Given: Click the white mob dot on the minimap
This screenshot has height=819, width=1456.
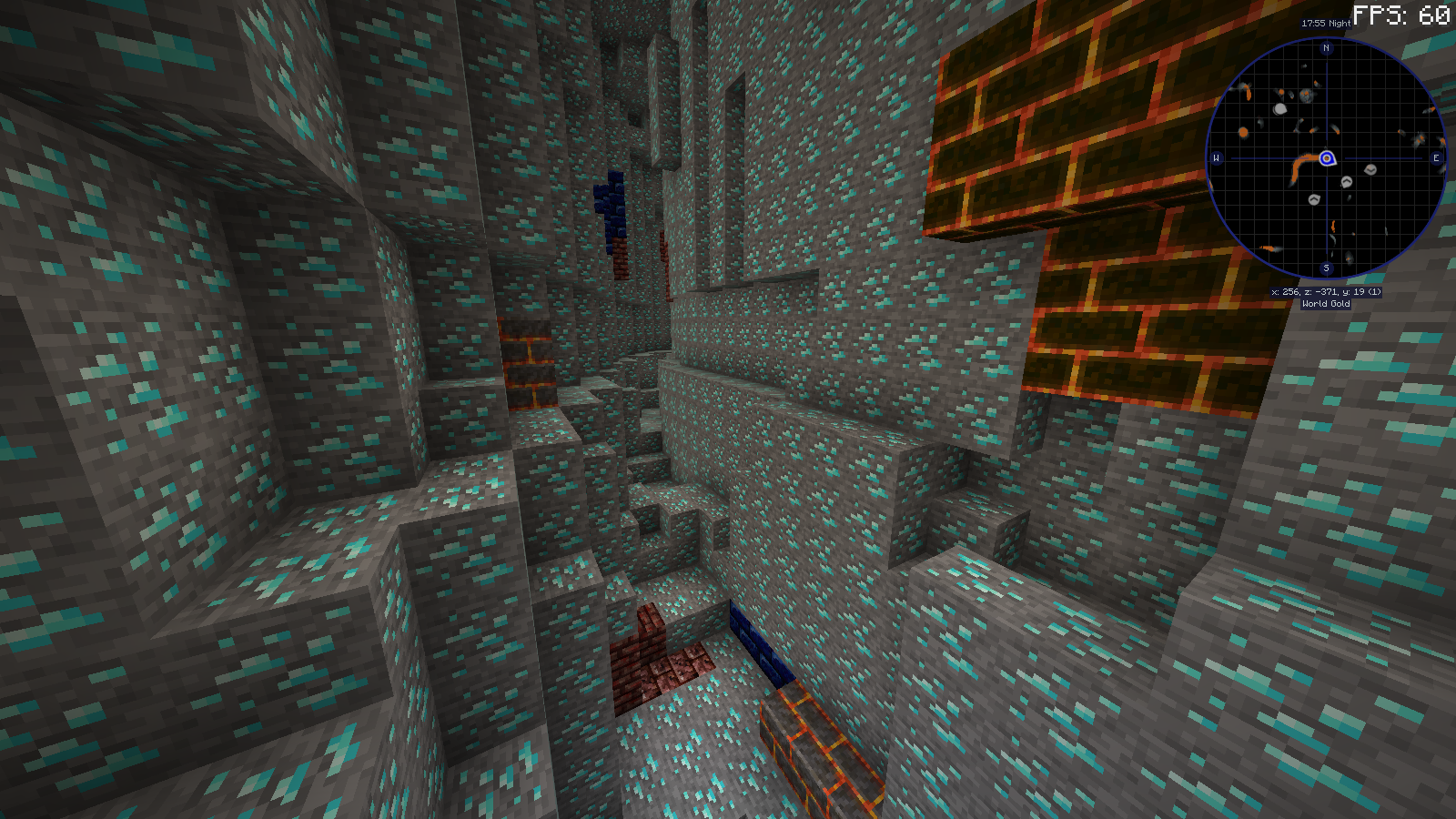Looking at the screenshot, I should coord(1279,108).
